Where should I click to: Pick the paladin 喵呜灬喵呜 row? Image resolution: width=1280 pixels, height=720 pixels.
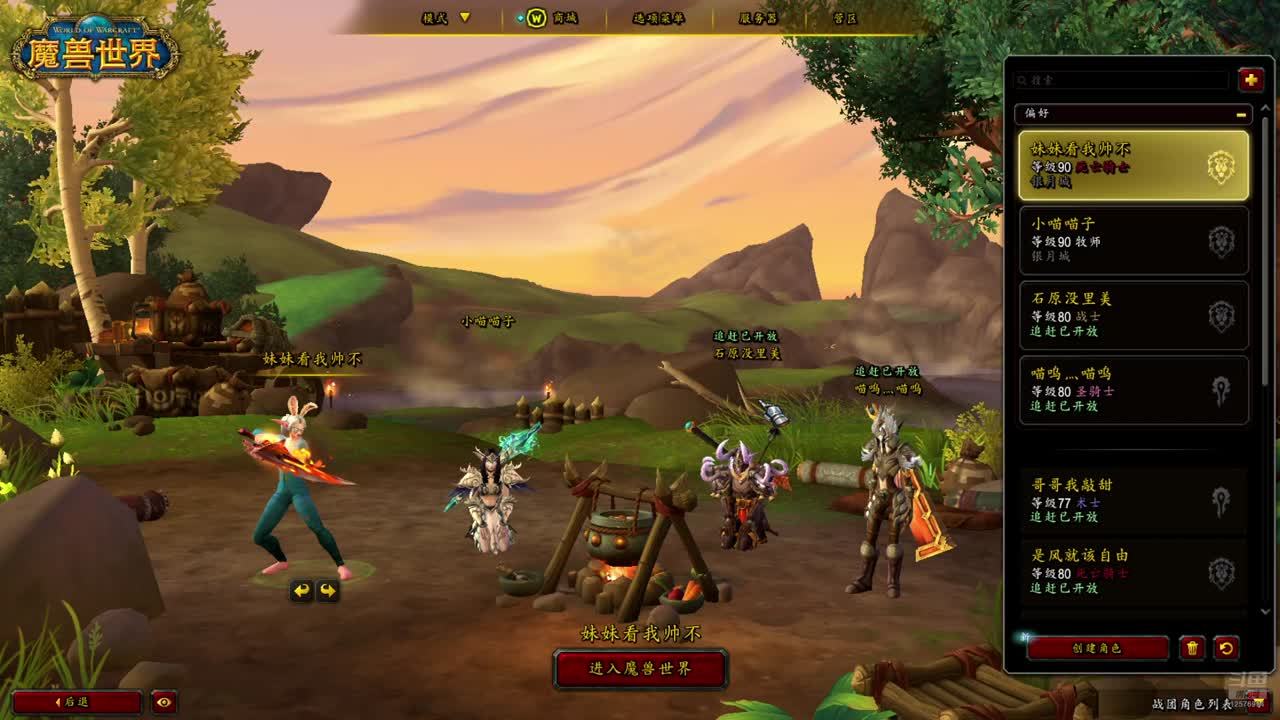tap(1133, 390)
